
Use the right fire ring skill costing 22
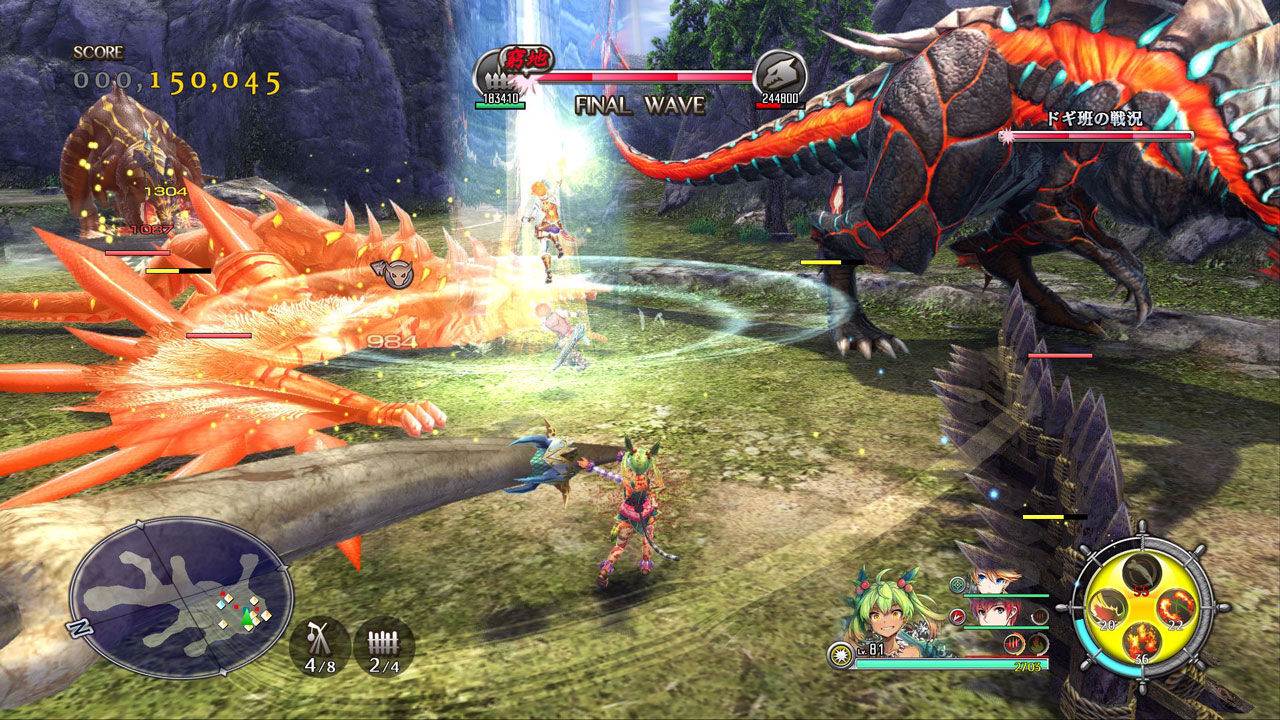pyautogui.click(x=1176, y=608)
